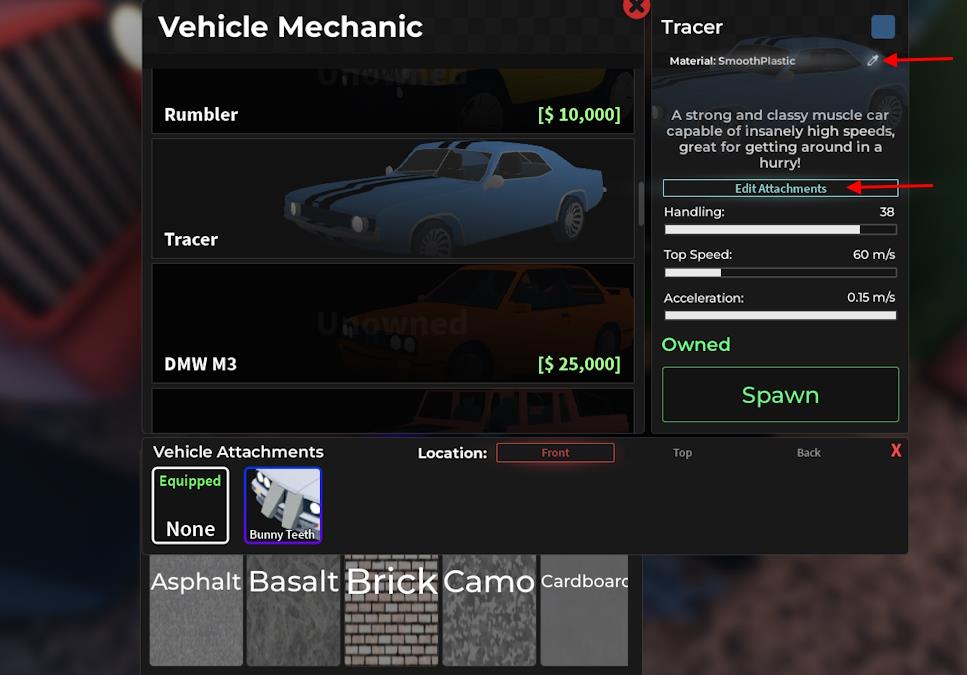Choose the Asphalt material
967x675 pixels.
coord(196,610)
